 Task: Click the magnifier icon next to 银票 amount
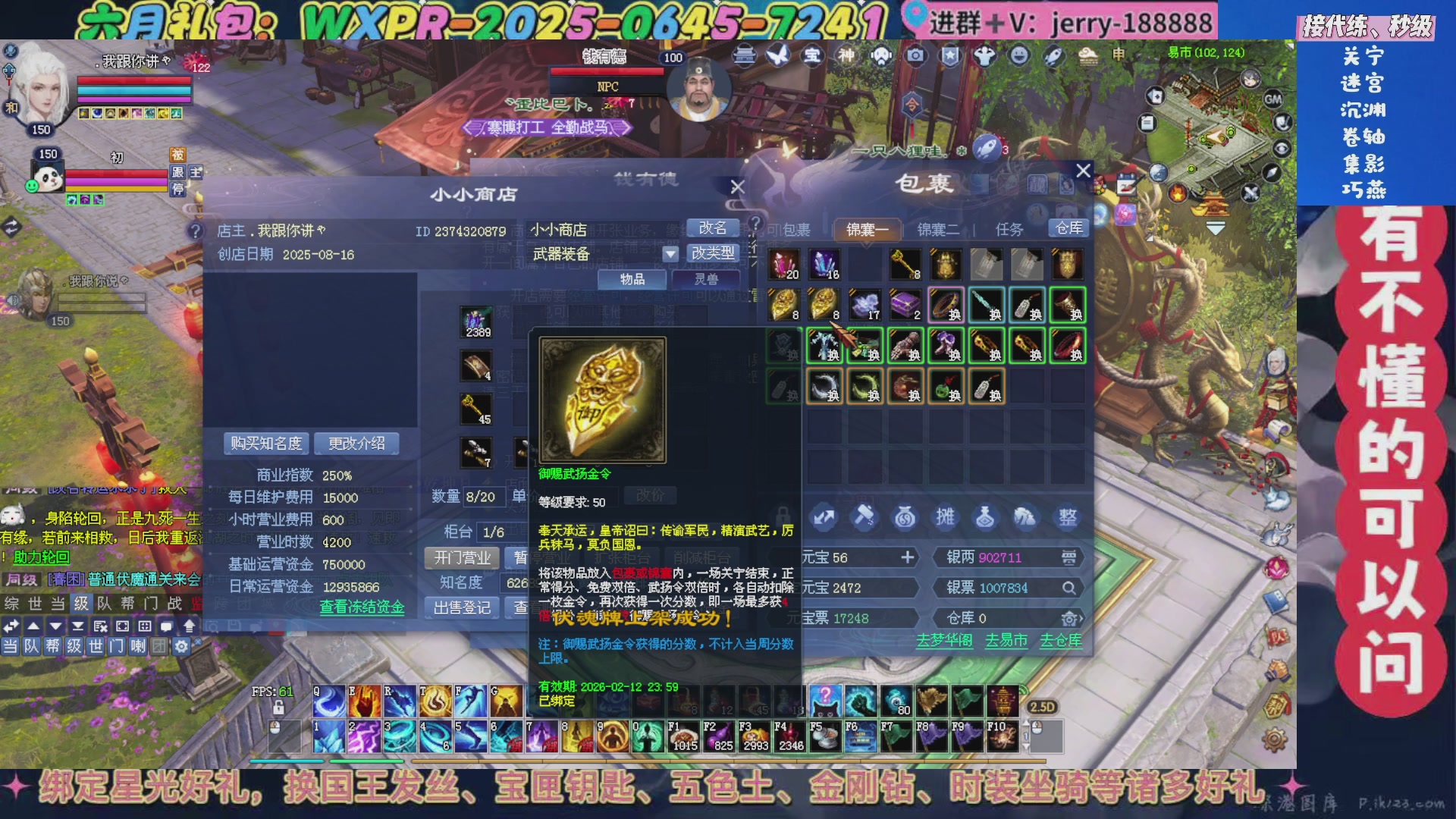tap(1068, 588)
